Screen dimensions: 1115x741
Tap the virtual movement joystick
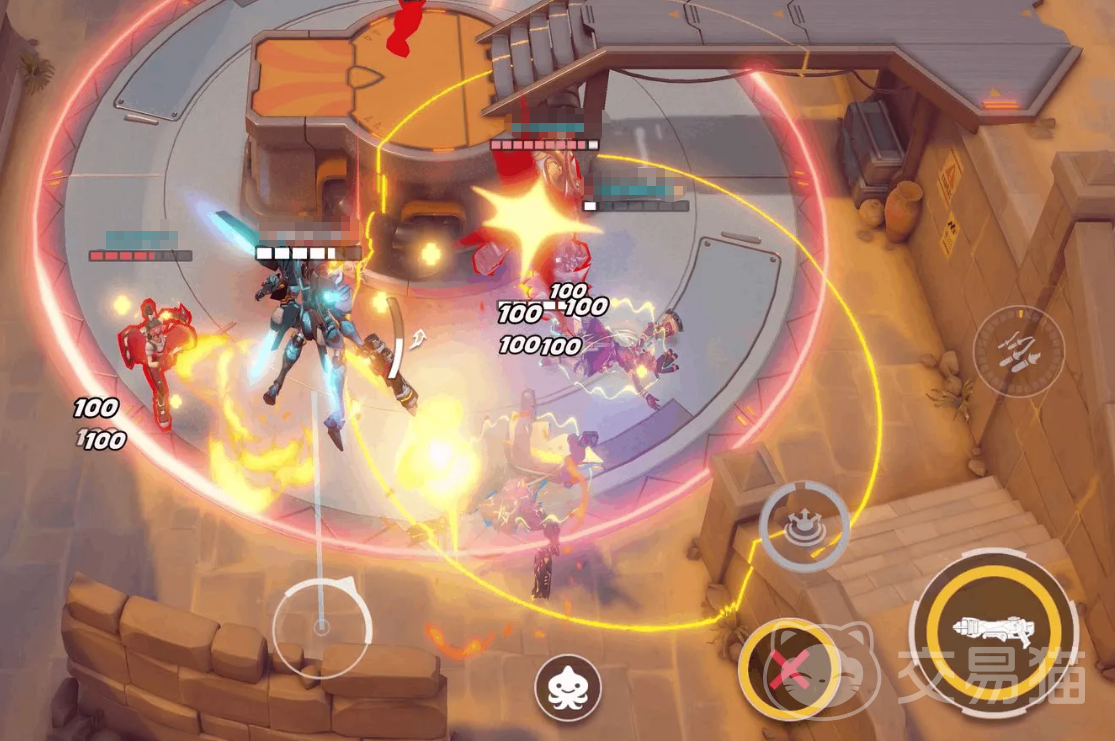[x=321, y=627]
